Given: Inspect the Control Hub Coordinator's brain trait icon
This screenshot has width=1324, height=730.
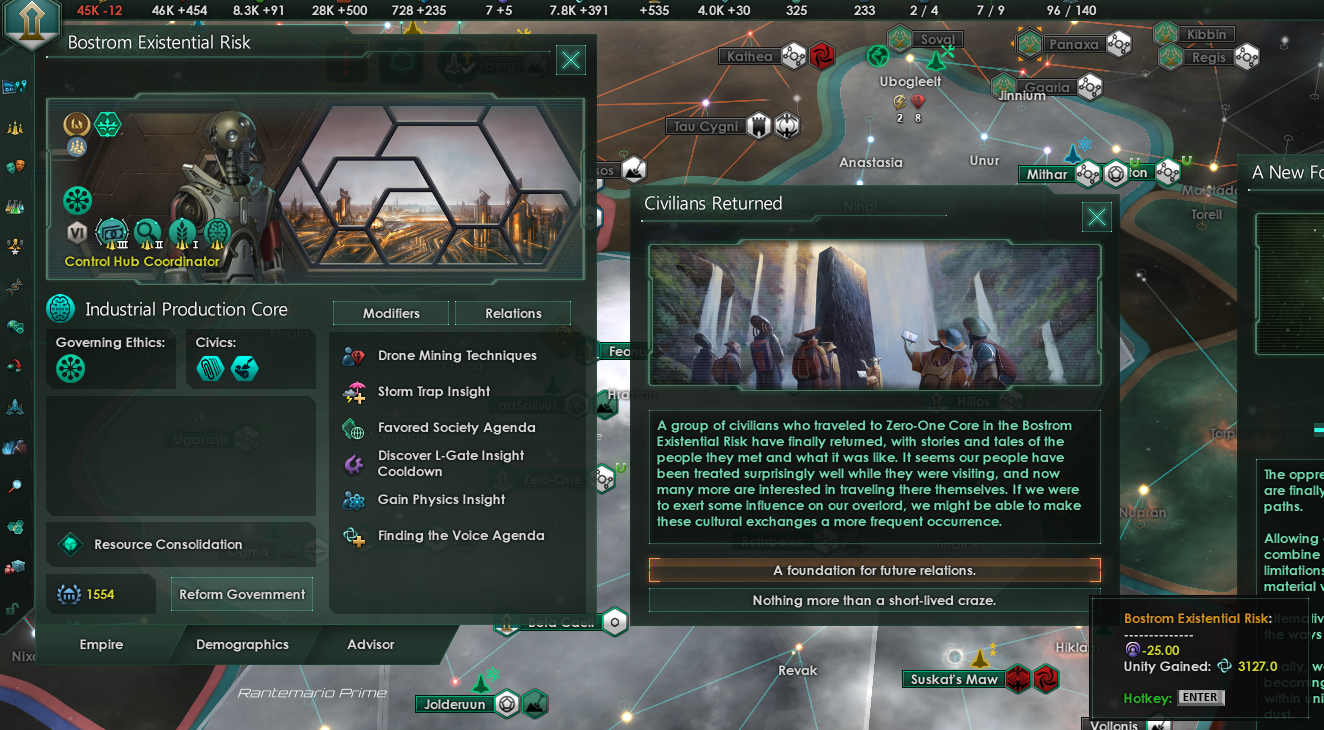Looking at the screenshot, I should pyautogui.click(x=217, y=231).
